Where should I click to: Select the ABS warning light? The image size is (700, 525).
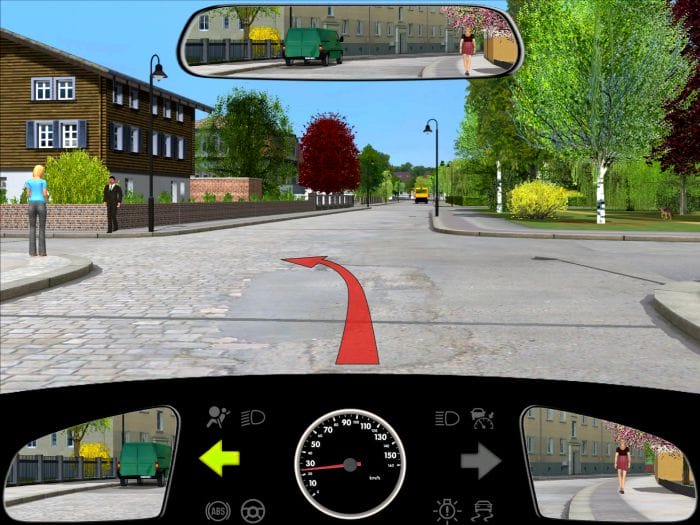[x=217, y=510]
